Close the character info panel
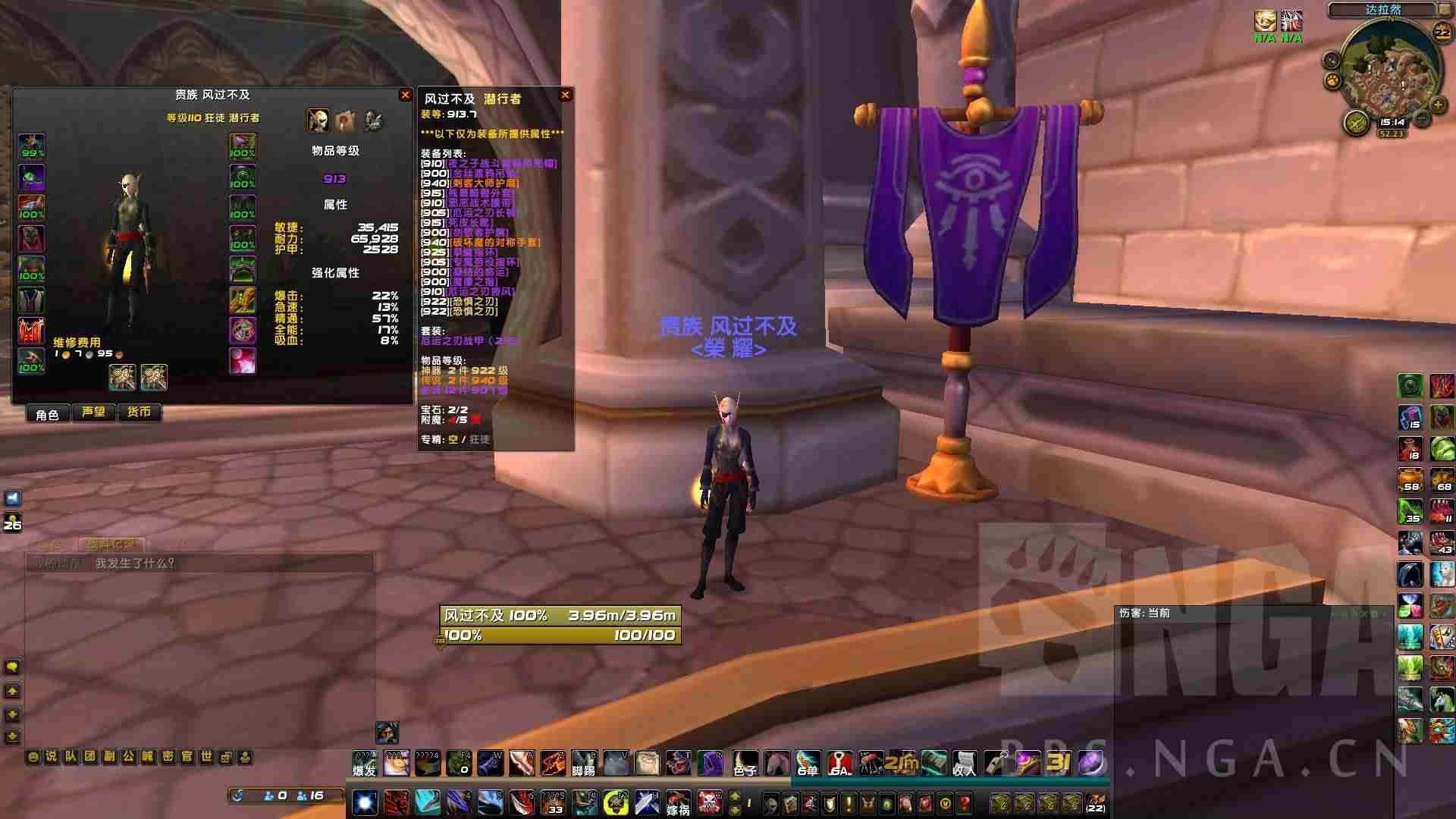 405,95
